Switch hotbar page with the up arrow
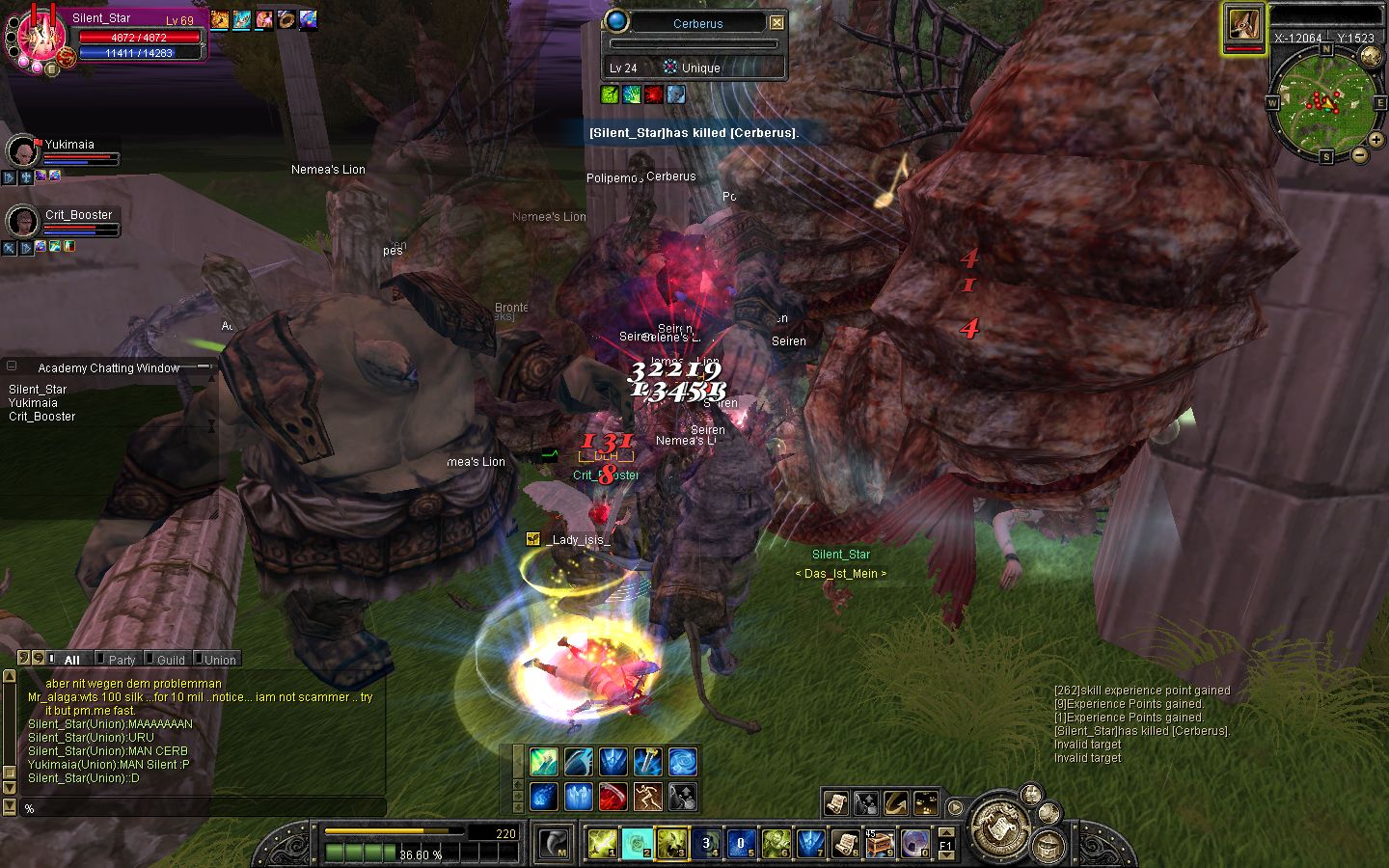Image resolution: width=1389 pixels, height=868 pixels. coord(946,832)
